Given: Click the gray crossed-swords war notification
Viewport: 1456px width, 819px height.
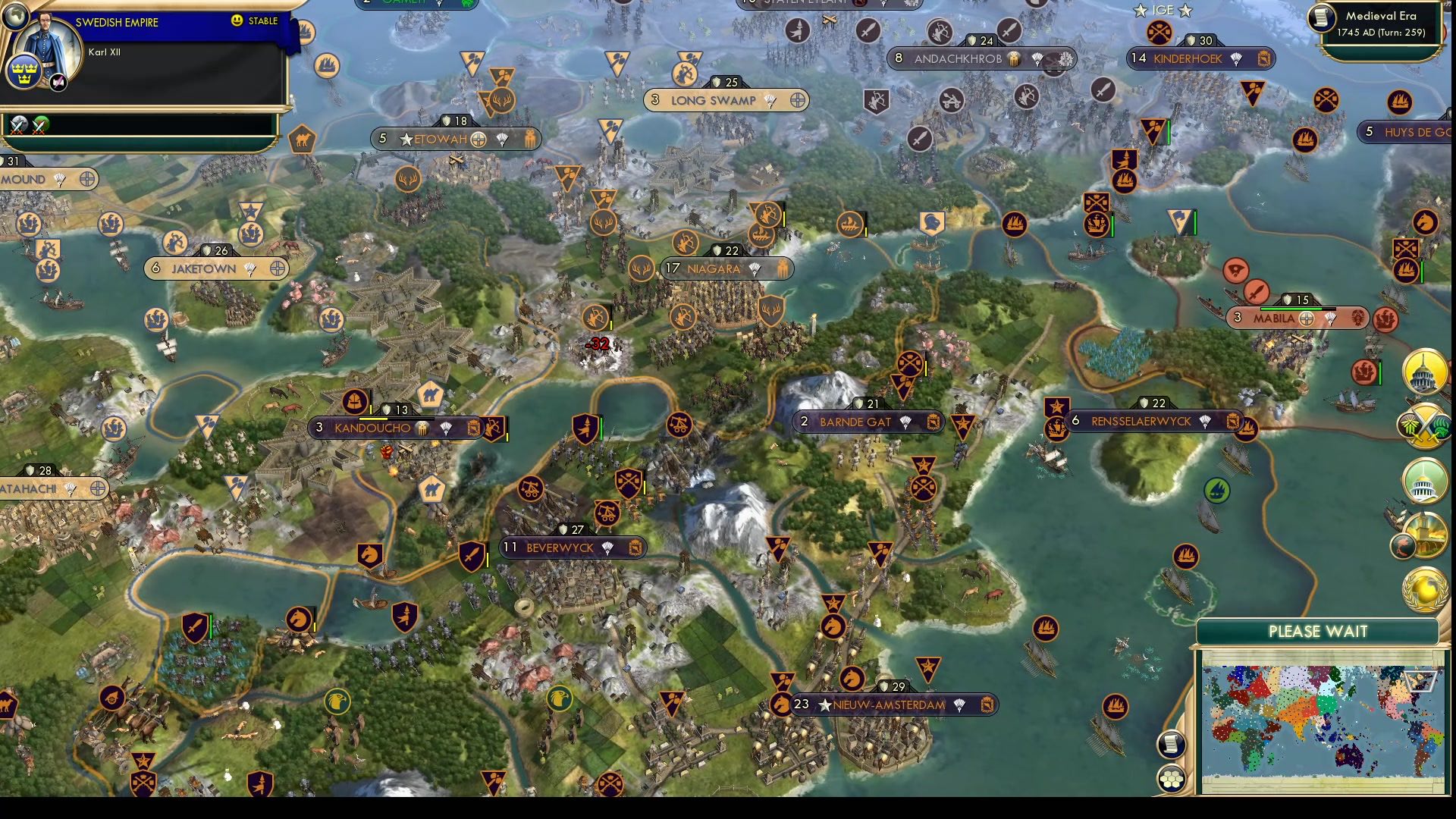Looking at the screenshot, I should coord(20,125).
